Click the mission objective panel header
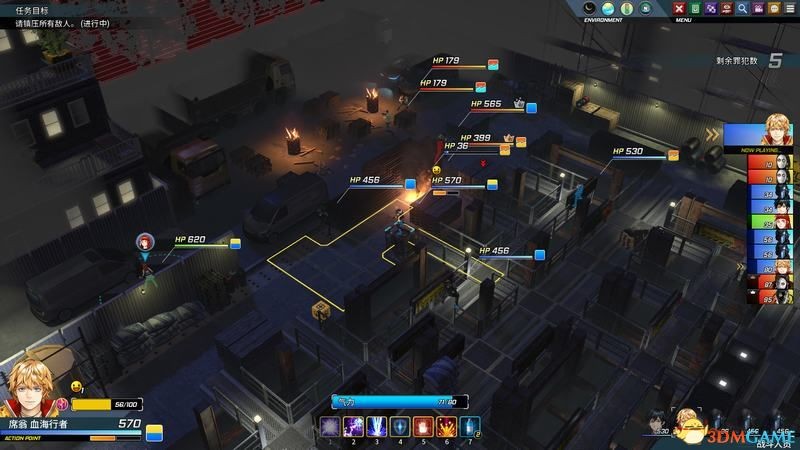800x450 pixels. (x=27, y=7)
